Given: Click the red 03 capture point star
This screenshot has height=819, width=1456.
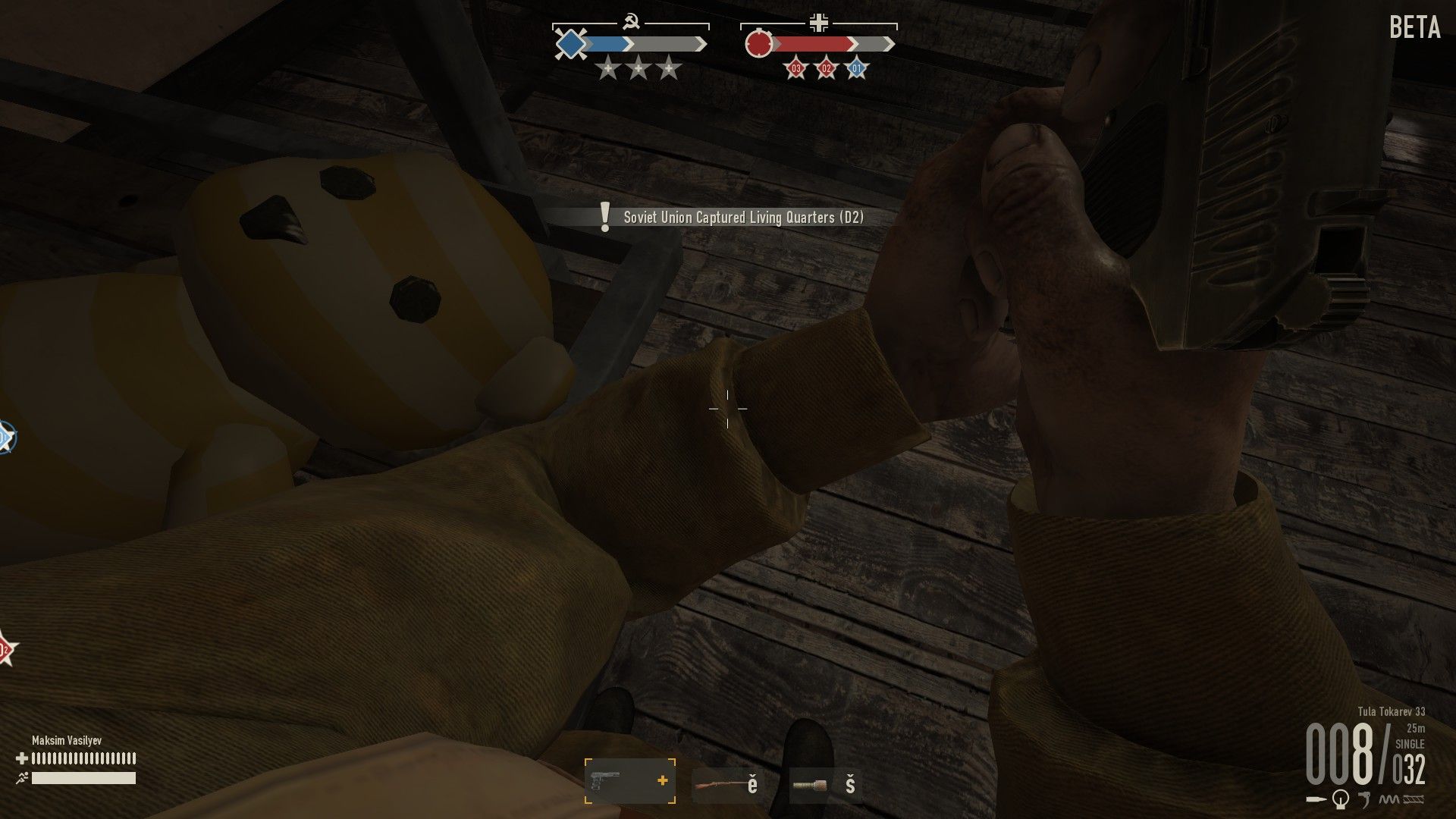Looking at the screenshot, I should point(795,69).
